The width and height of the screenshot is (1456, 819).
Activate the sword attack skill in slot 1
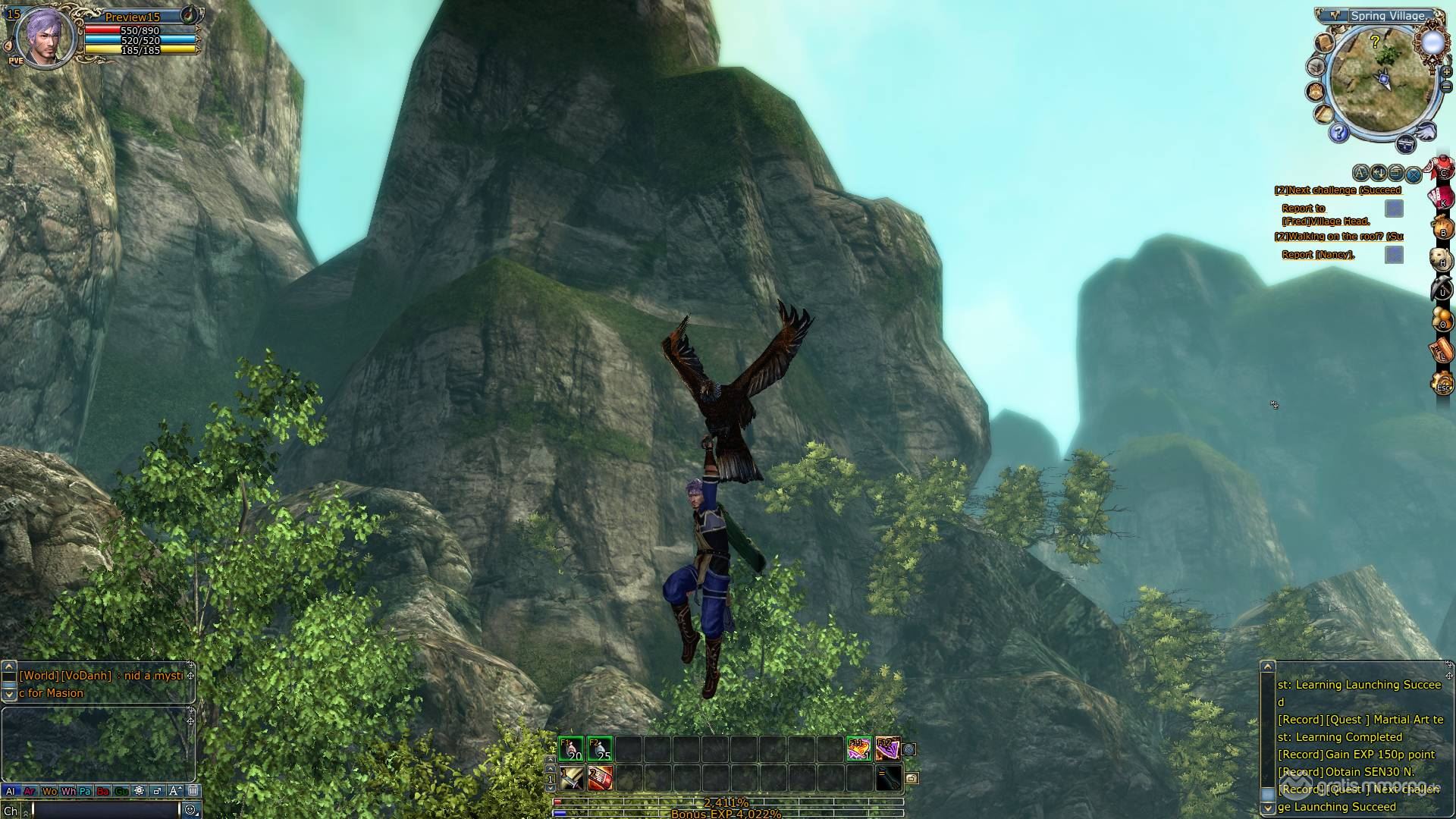coord(572,778)
